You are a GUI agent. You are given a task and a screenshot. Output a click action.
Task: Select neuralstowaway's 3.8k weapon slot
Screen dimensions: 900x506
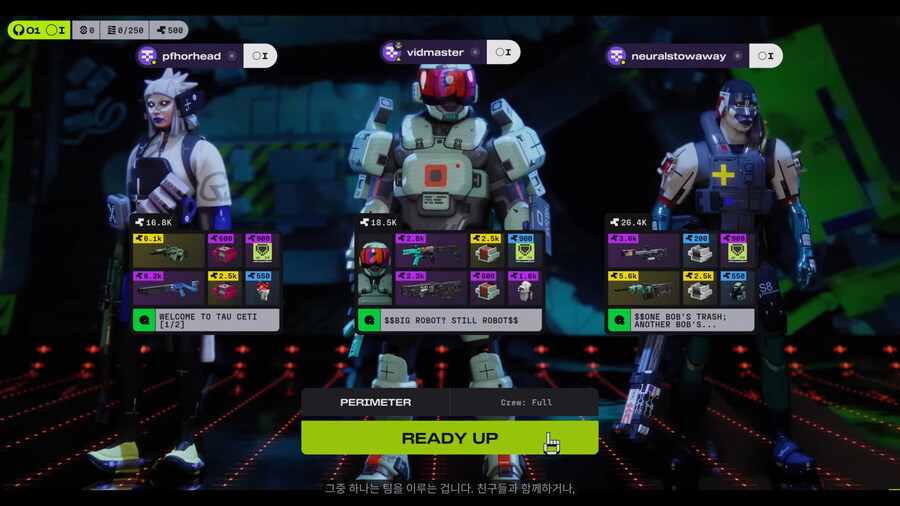pyautogui.click(x=643, y=251)
